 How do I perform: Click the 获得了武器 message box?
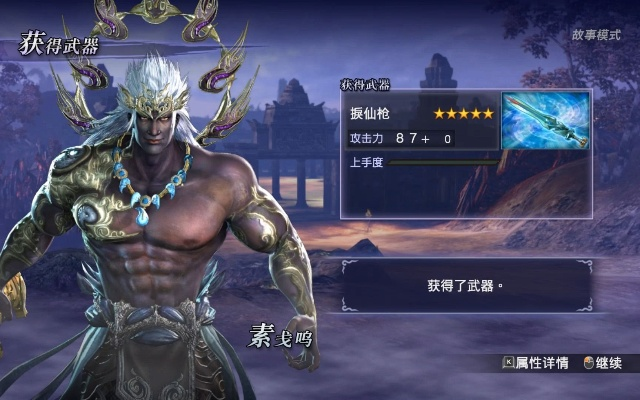pos(465,285)
